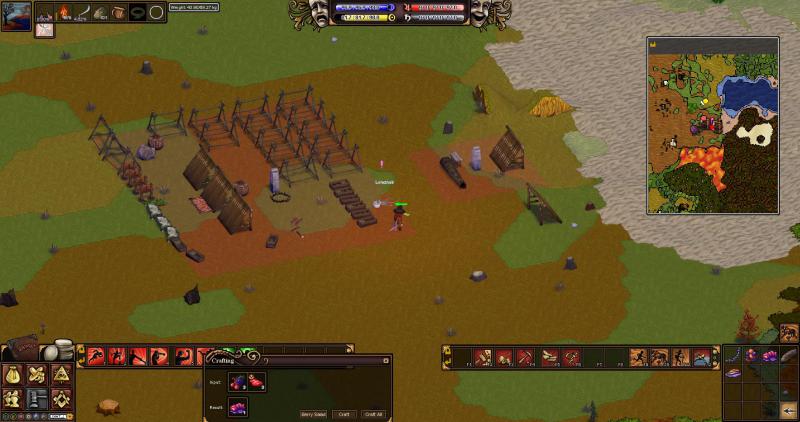Open the pyramid eye menu button
800x422 pixels.
click(x=60, y=375)
